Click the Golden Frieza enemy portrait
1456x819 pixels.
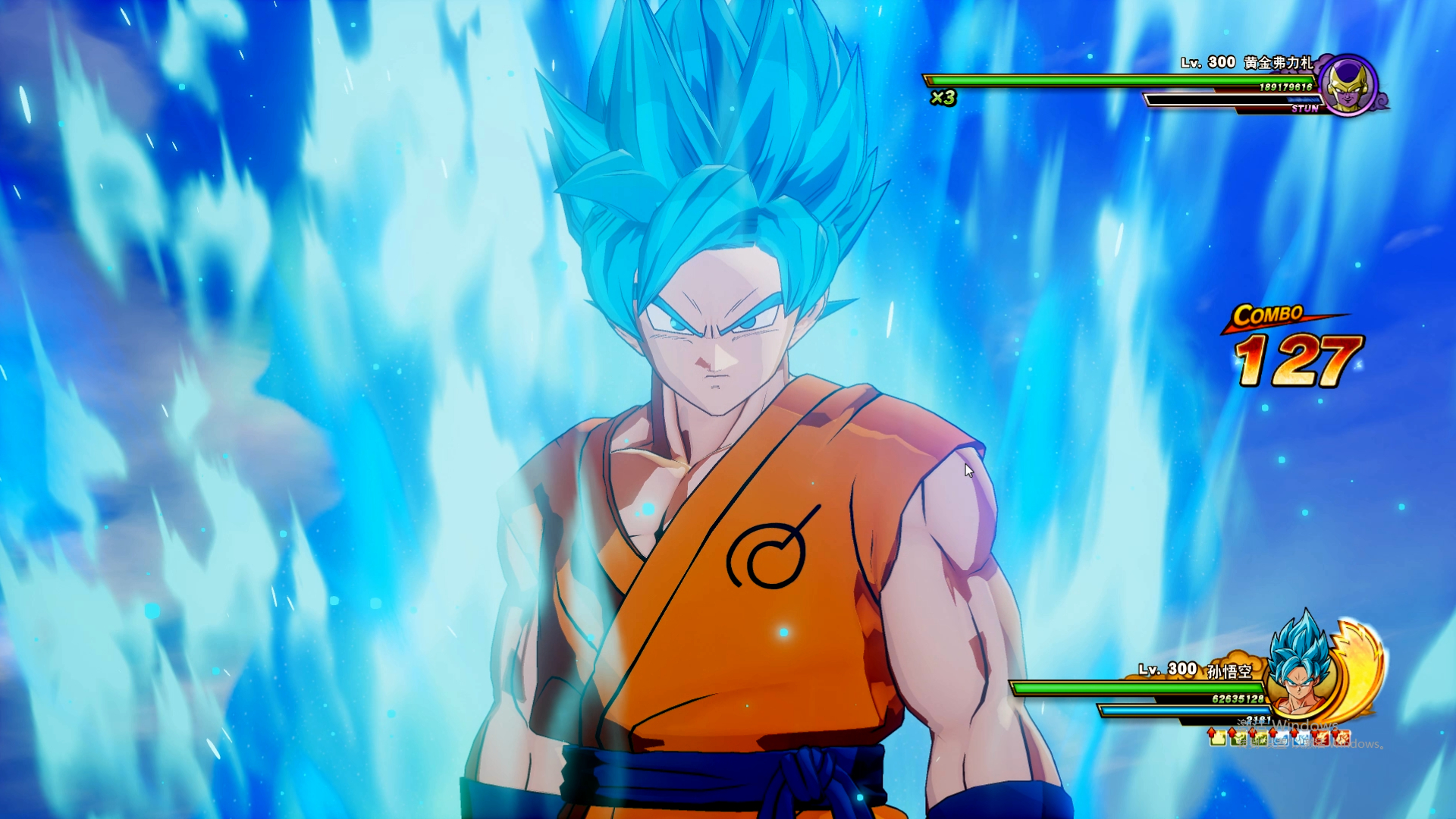[1349, 85]
